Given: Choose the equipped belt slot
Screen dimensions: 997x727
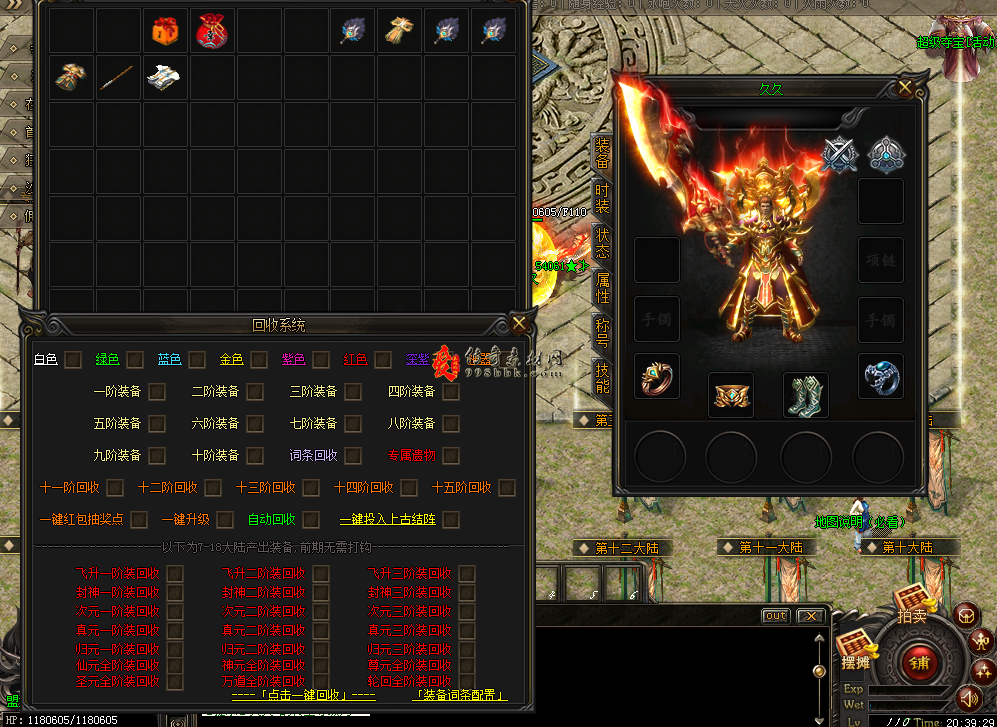Looking at the screenshot, I should (x=731, y=396).
